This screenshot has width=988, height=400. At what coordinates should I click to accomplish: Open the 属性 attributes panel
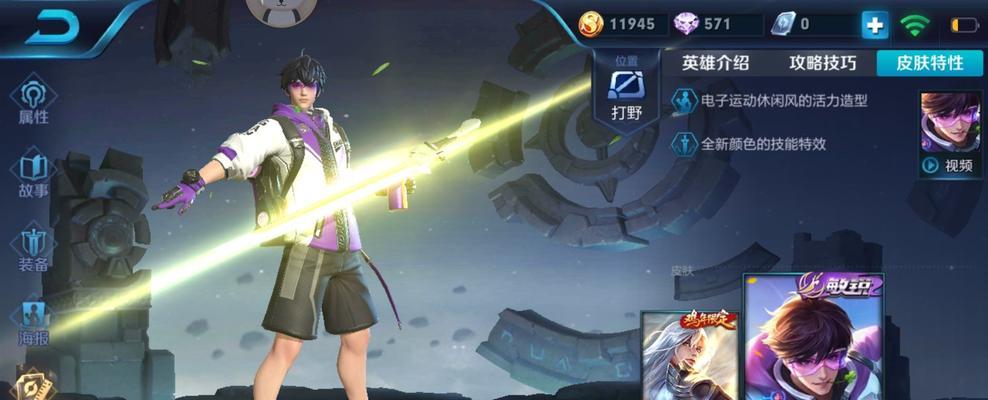33,102
